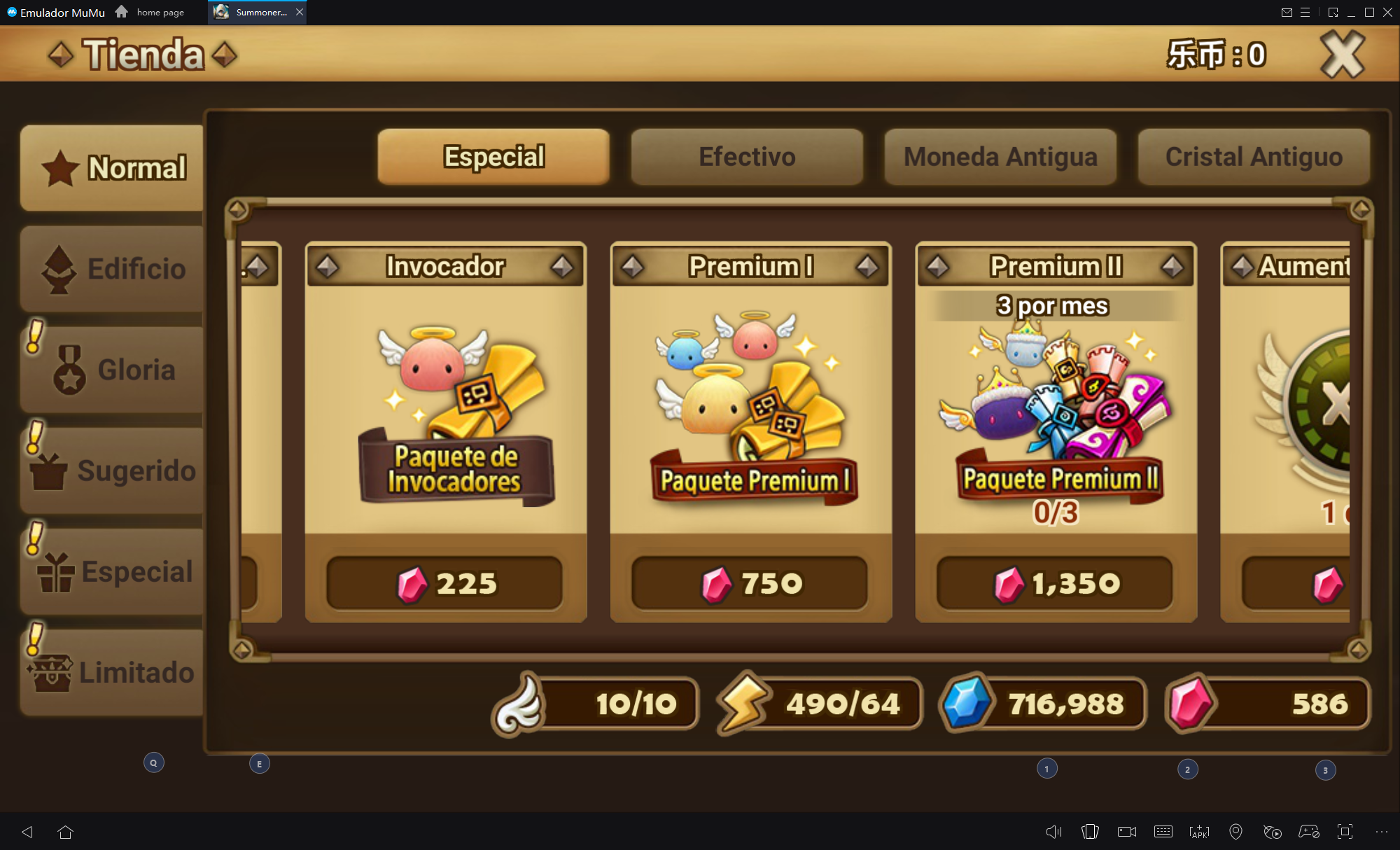Switch to the Efectivo tab

point(747,157)
